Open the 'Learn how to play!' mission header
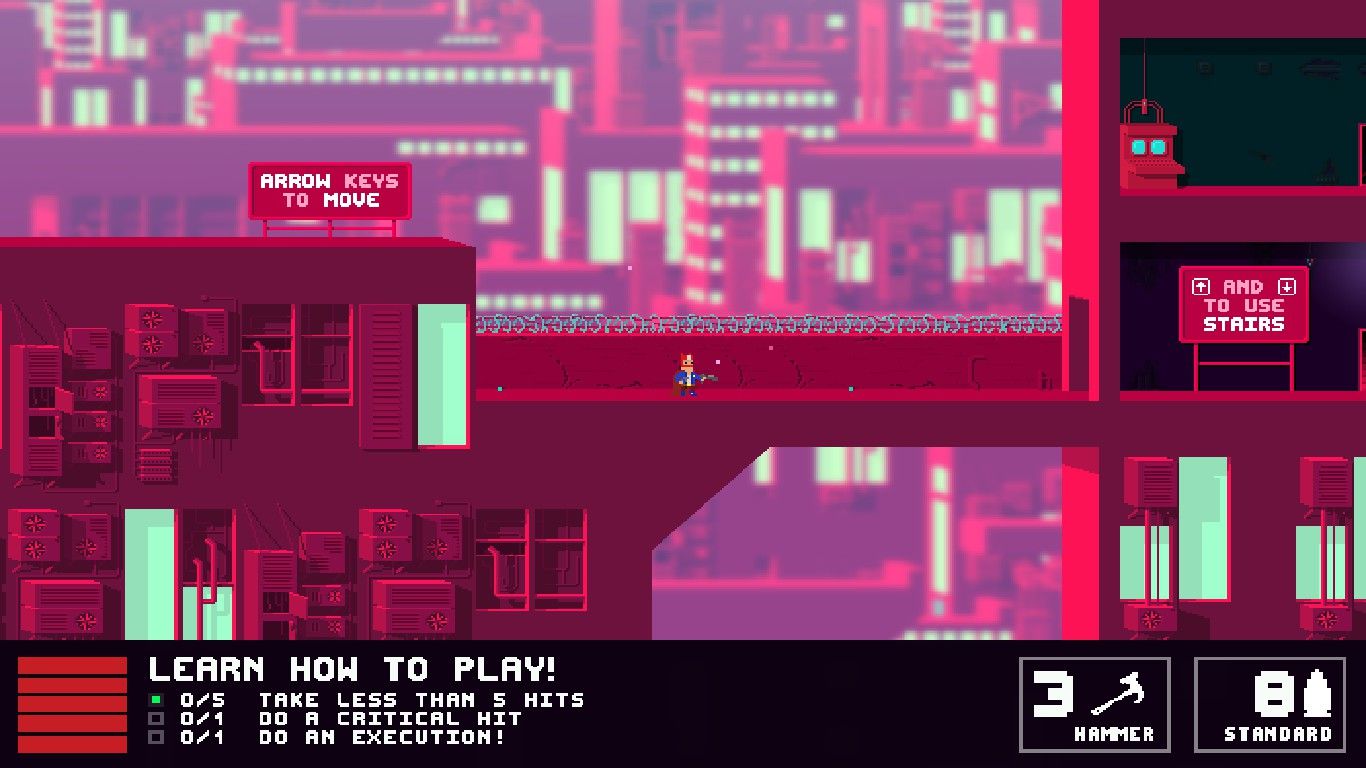The height and width of the screenshot is (768, 1366). tap(352, 669)
